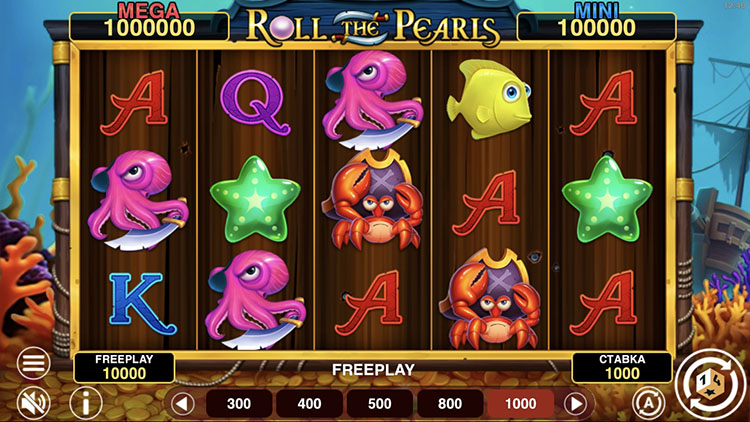Toggle the sound mute icon
This screenshot has height=422, width=750.
[x=34, y=403]
